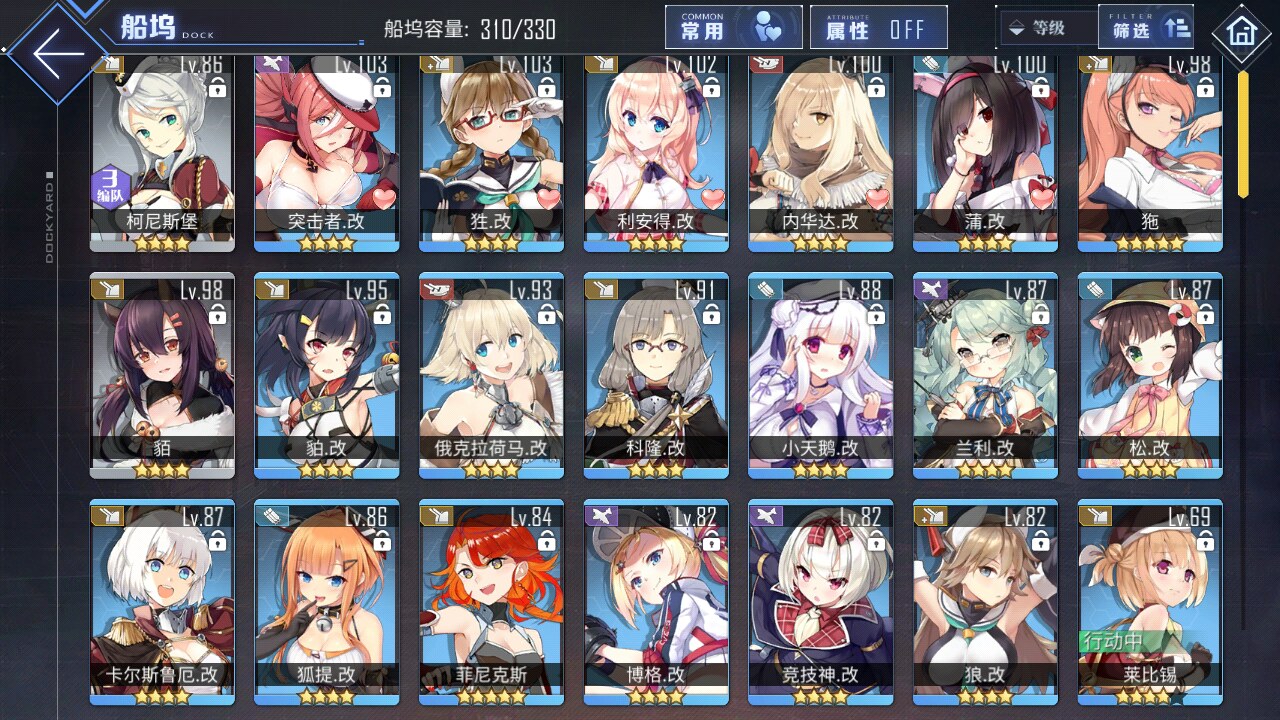Choose the 科隆.改 ship card
The width and height of the screenshot is (1280, 720).
[x=656, y=375]
